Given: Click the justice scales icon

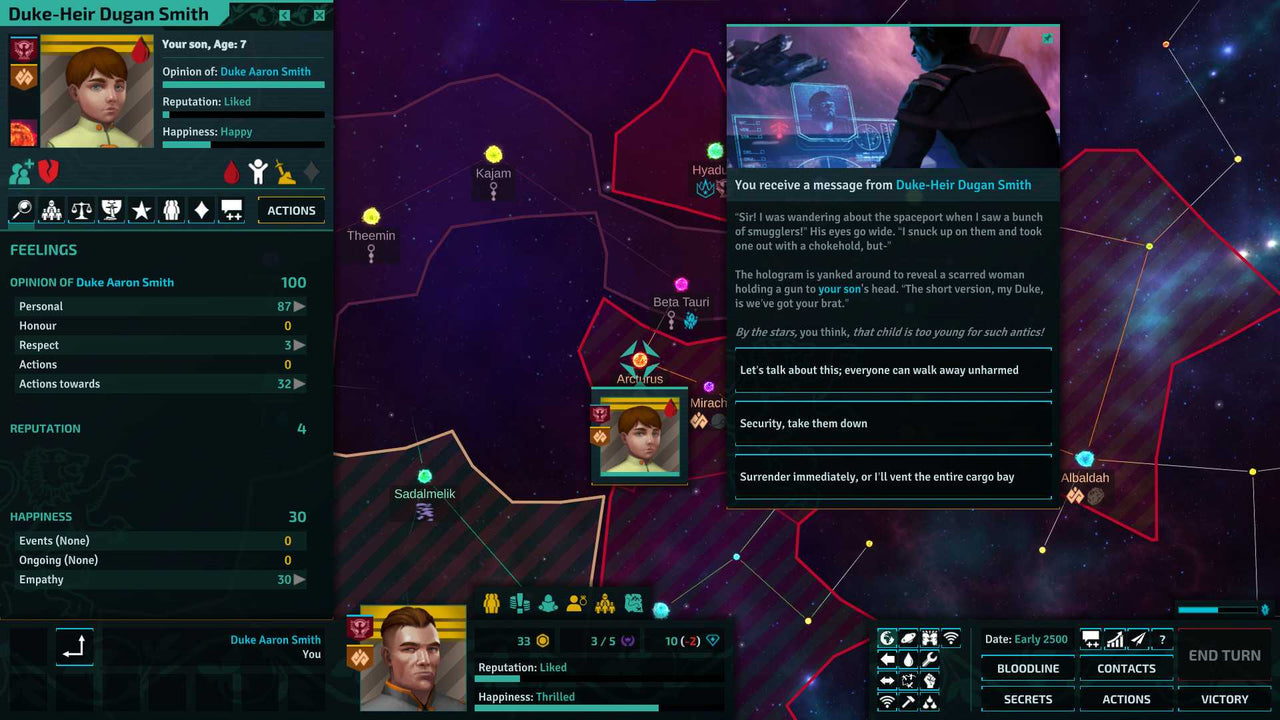Looking at the screenshot, I should [x=81, y=210].
